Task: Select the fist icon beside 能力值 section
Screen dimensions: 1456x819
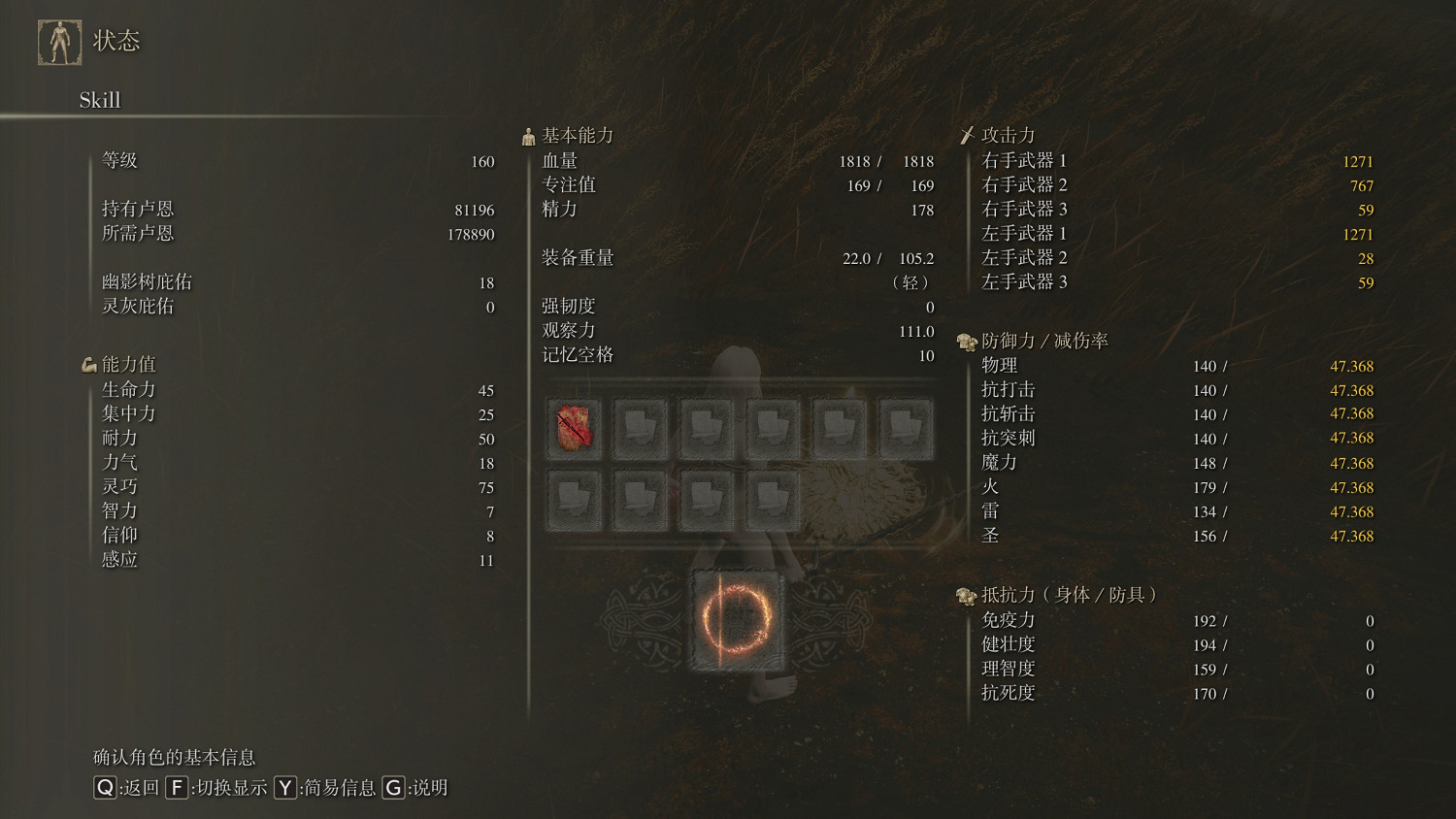Action: (x=88, y=363)
